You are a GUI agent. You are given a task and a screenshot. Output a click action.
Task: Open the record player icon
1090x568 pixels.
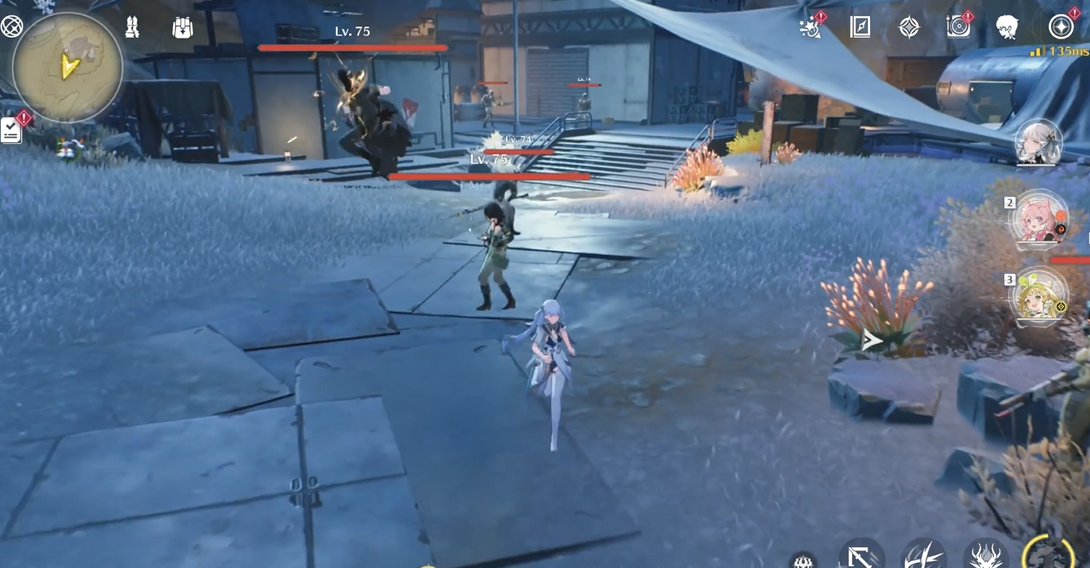[958, 27]
